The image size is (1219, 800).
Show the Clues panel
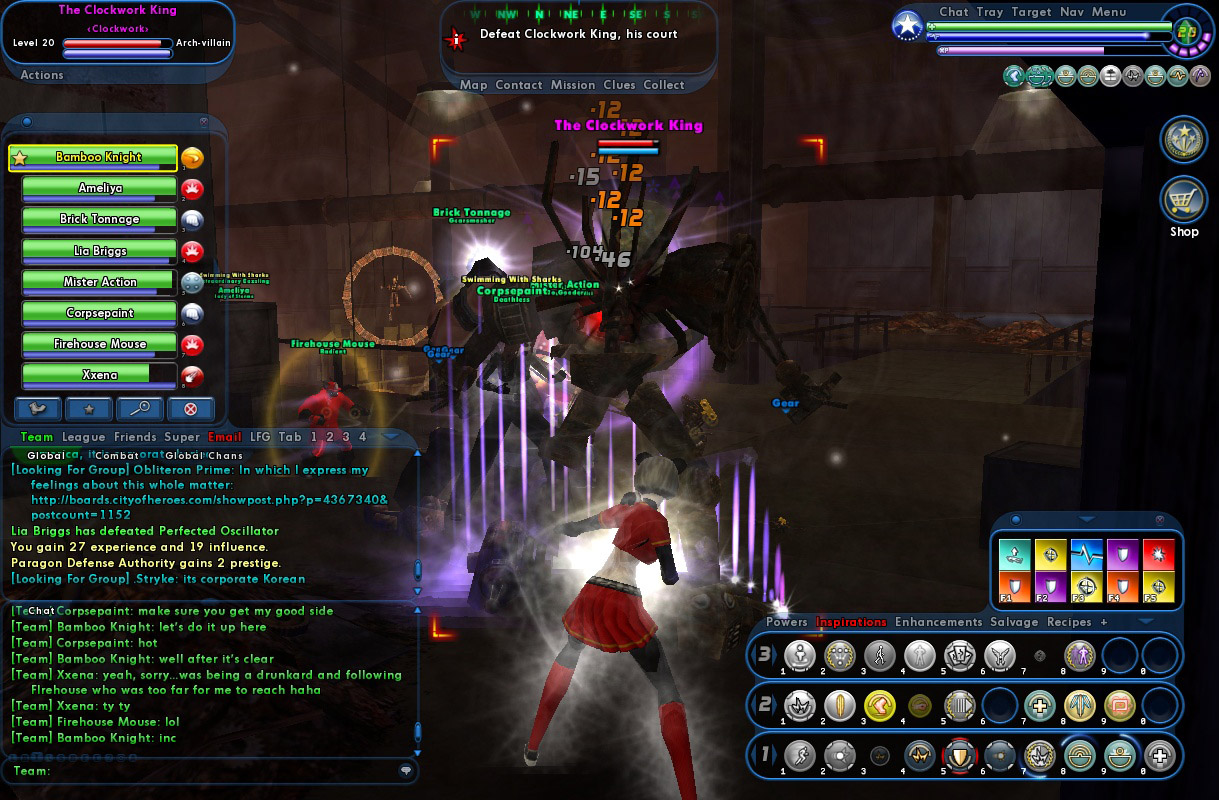[x=619, y=85]
